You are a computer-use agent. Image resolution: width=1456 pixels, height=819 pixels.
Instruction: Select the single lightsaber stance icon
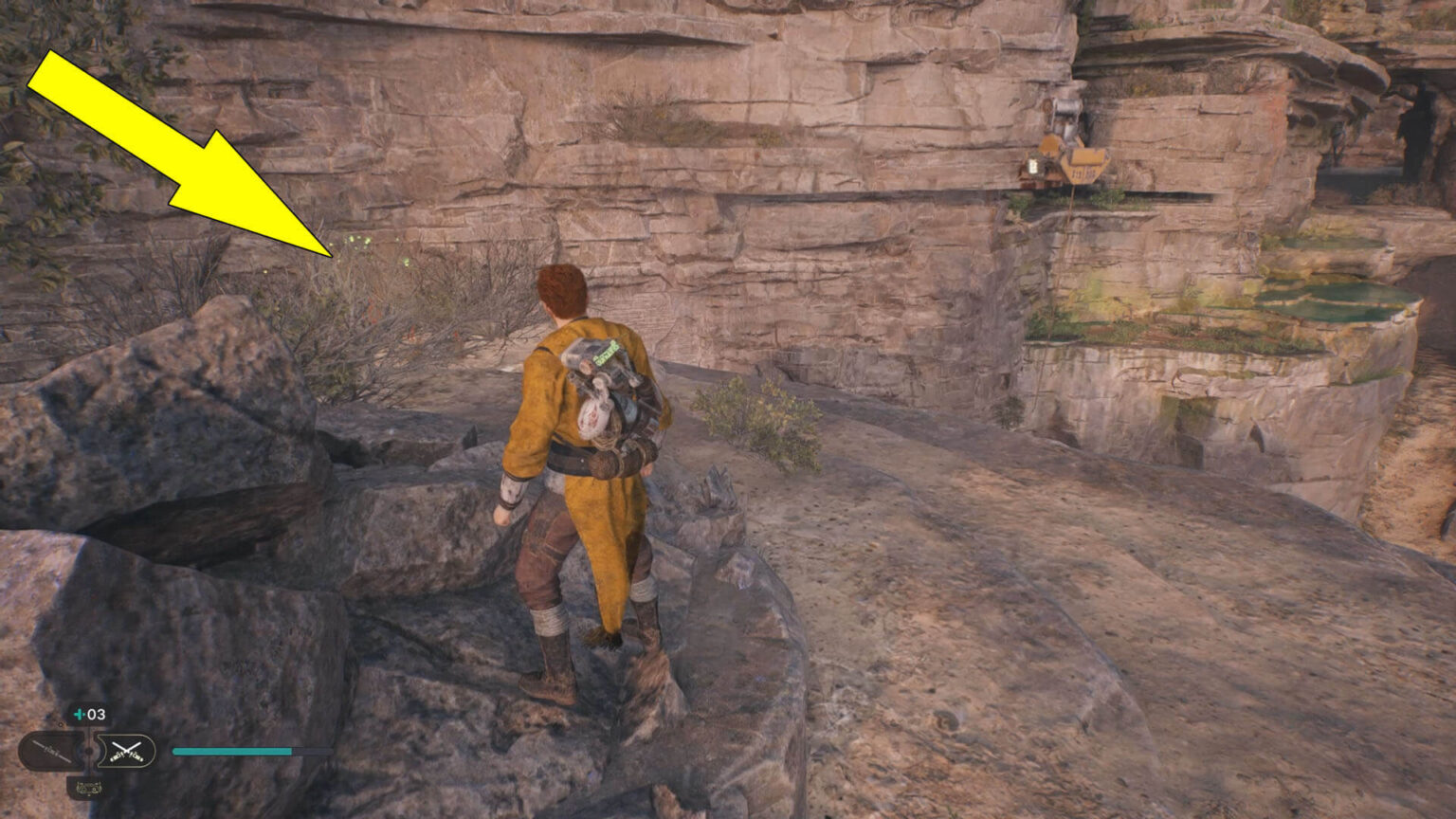click(51, 752)
